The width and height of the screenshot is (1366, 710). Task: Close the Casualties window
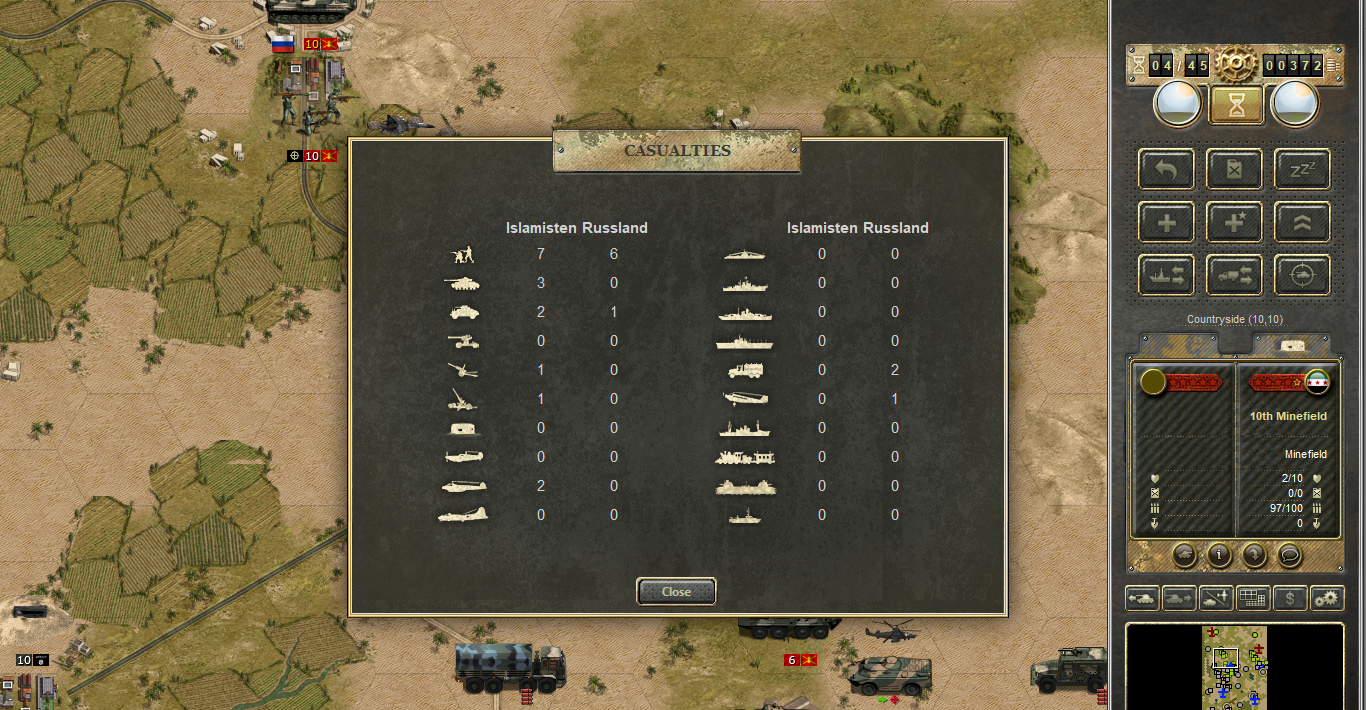676,591
